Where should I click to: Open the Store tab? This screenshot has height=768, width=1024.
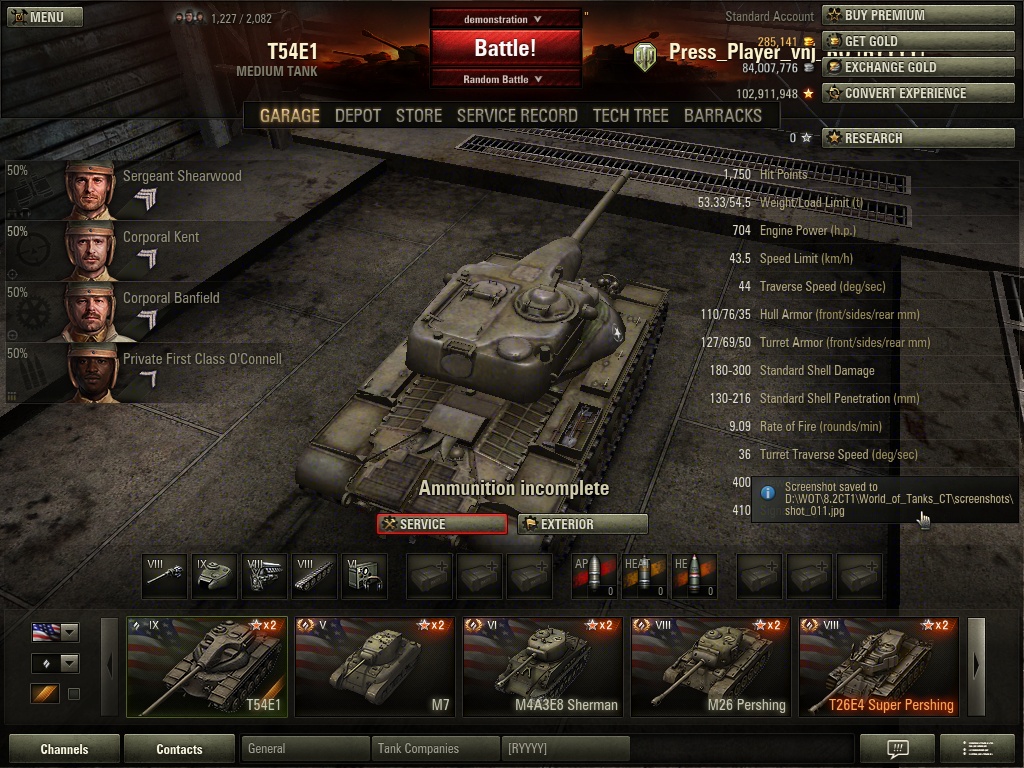click(418, 116)
